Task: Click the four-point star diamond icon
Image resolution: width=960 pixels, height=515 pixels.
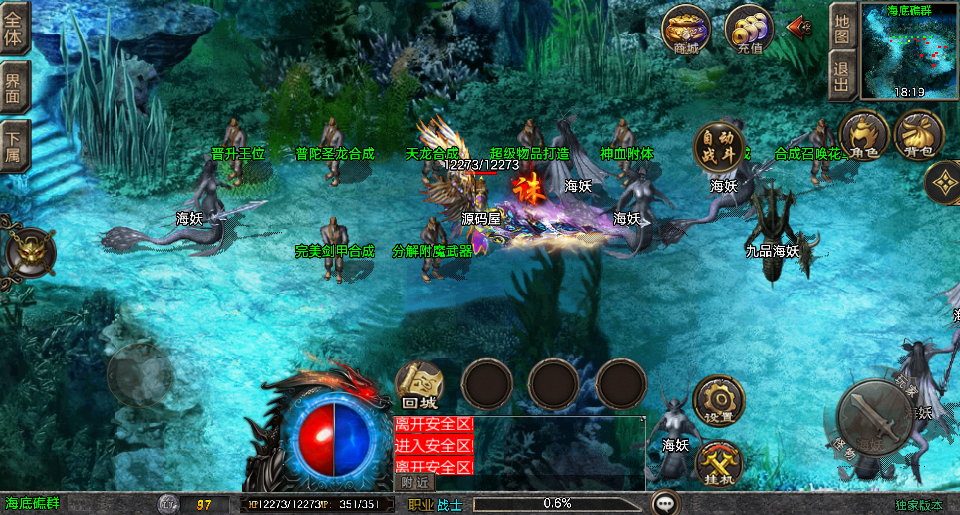Action: click(x=943, y=181)
